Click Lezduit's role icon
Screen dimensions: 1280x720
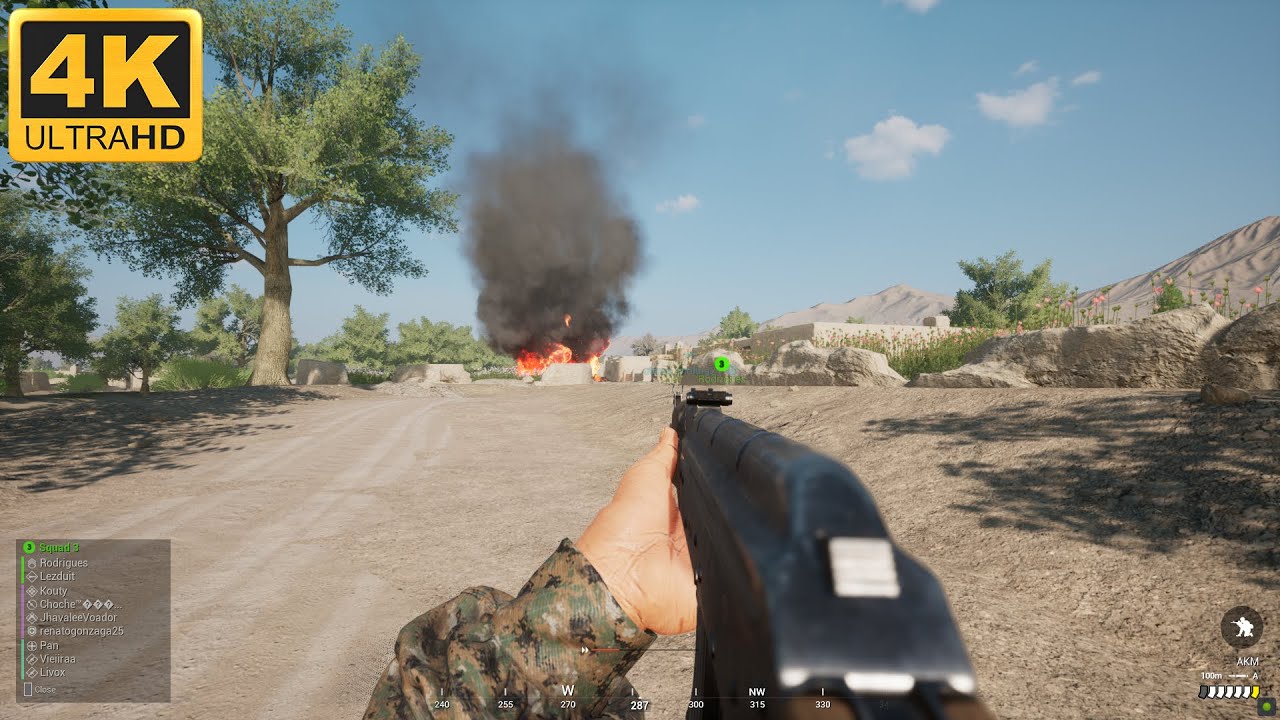(x=33, y=576)
